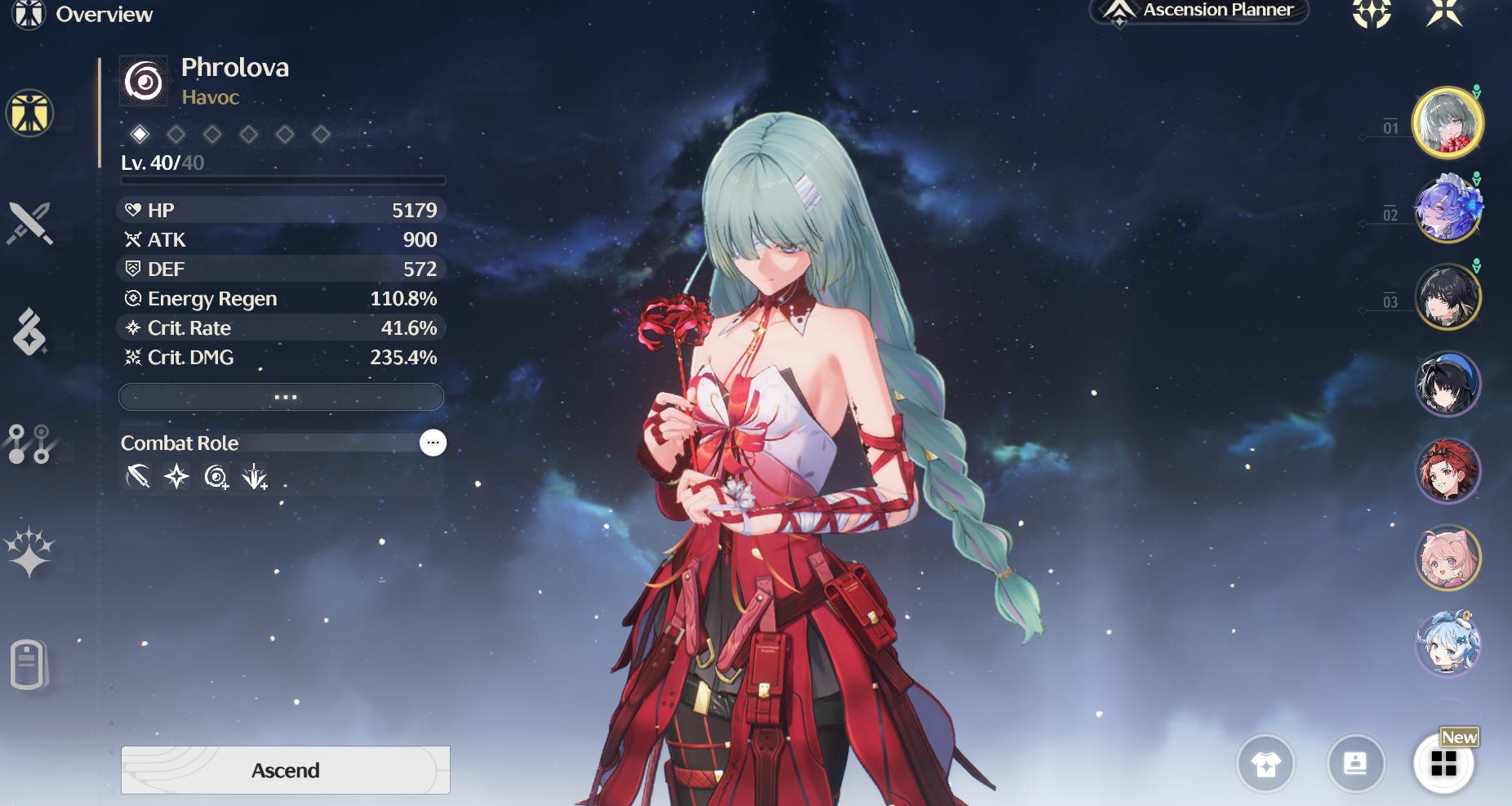This screenshot has width=1512, height=806.
Task: Show Combat Role details bubble
Action: [433, 443]
